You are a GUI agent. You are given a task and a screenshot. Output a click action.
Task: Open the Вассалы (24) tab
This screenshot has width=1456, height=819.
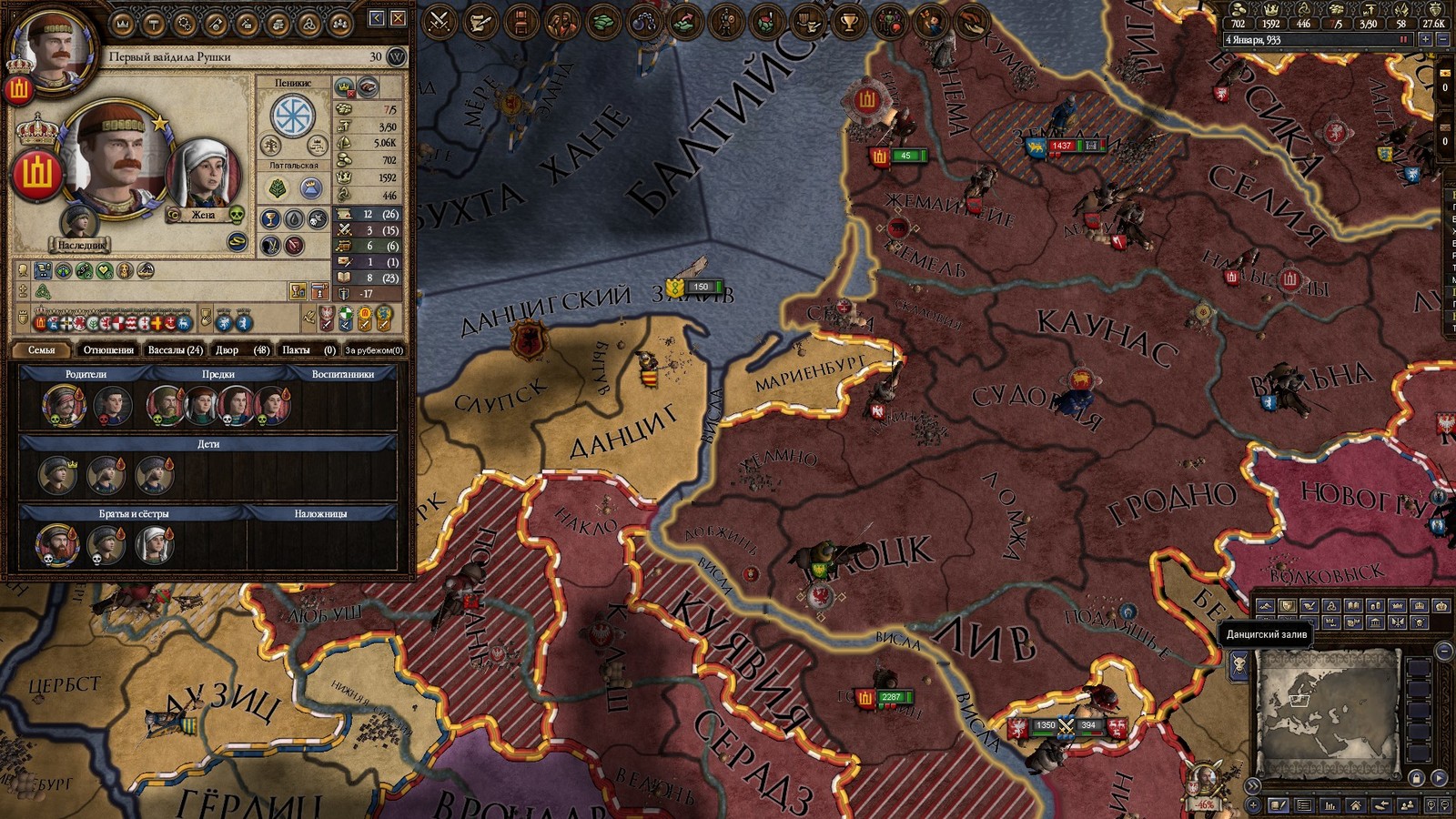175,350
